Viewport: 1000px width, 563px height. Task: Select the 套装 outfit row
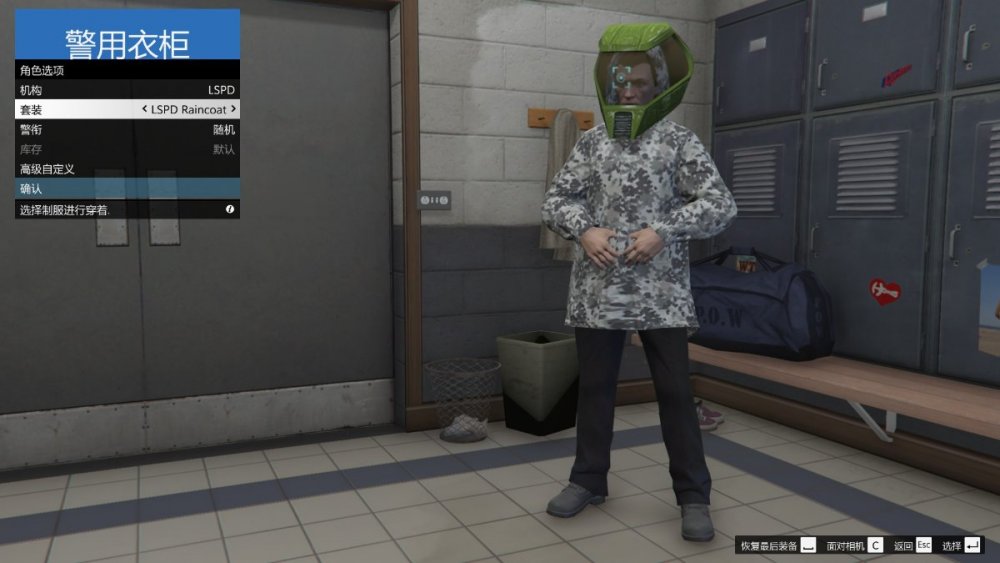pos(127,109)
